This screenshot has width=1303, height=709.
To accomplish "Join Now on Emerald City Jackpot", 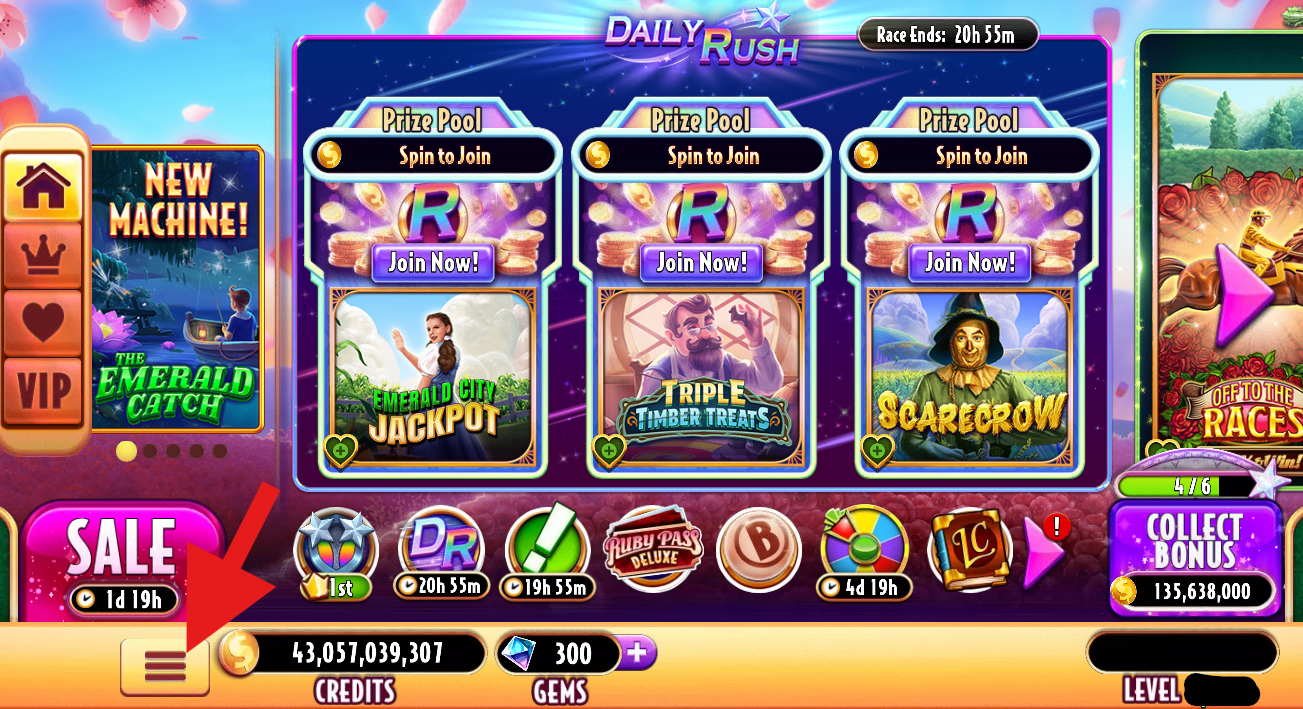I will [434, 263].
